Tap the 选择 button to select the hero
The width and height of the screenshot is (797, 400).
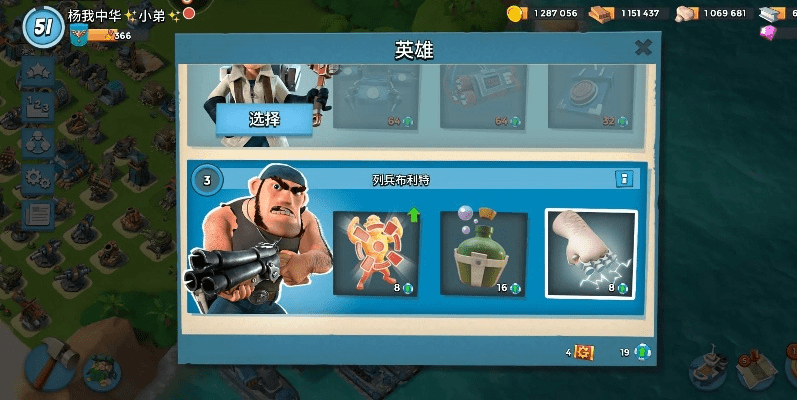265,119
